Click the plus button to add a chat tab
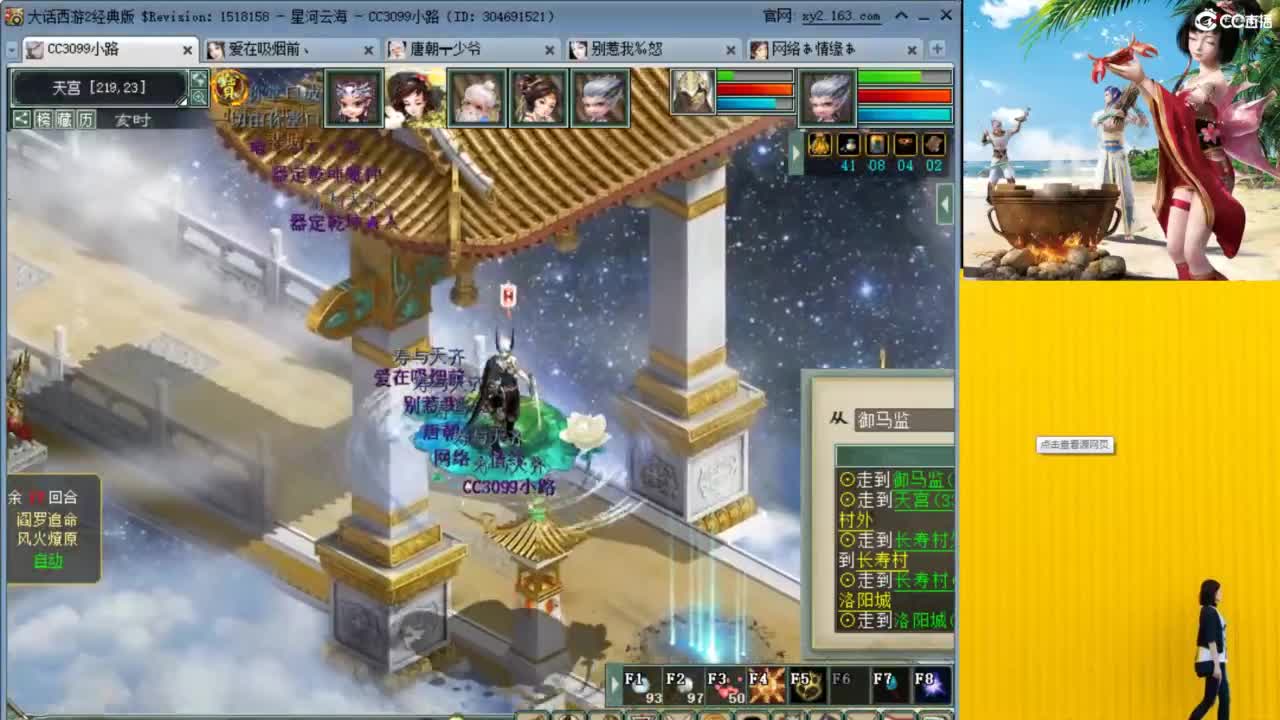Screen dimensions: 1280x720 tap(935, 49)
